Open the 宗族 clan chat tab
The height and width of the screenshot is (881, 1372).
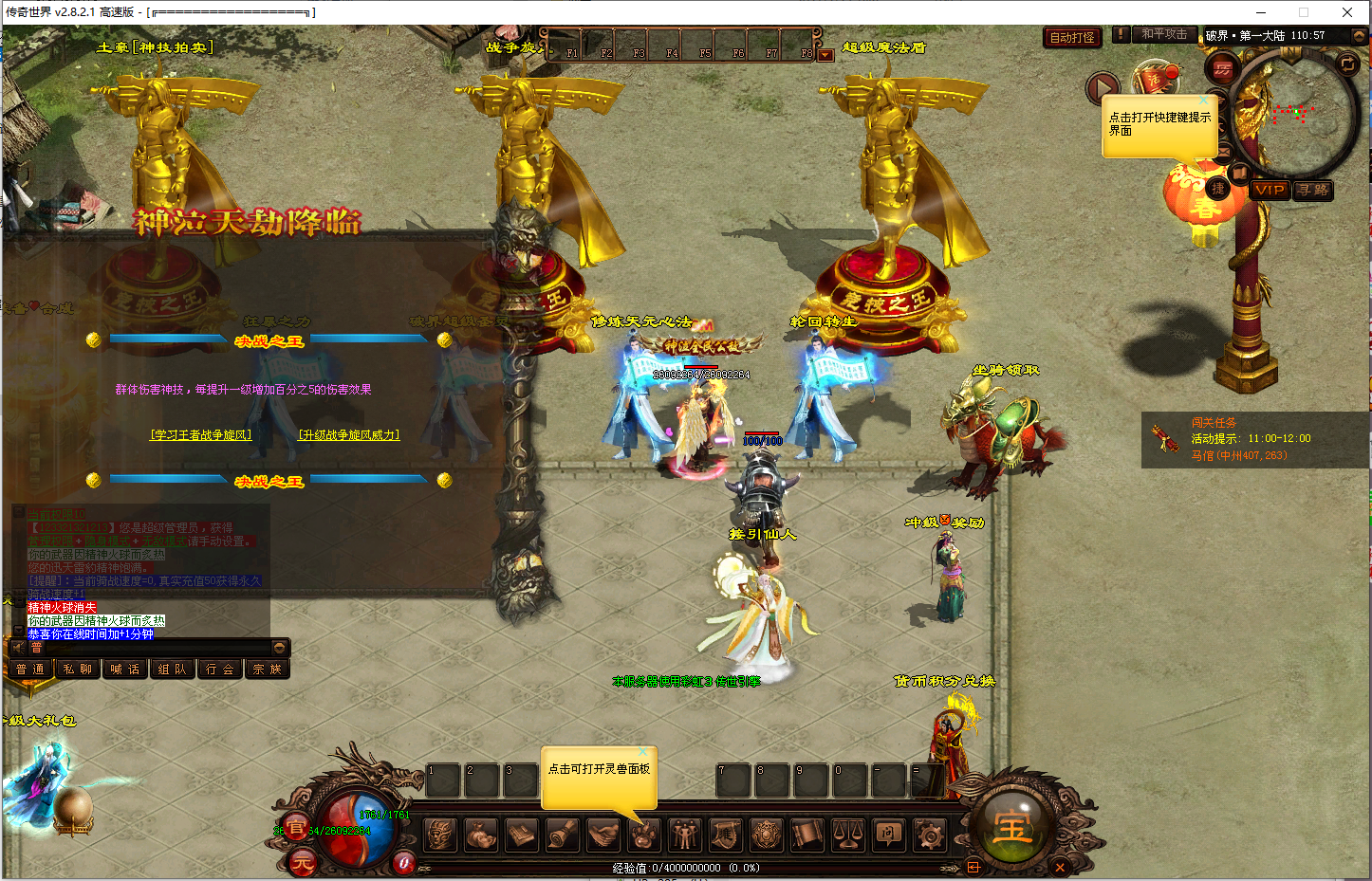pyautogui.click(x=267, y=669)
